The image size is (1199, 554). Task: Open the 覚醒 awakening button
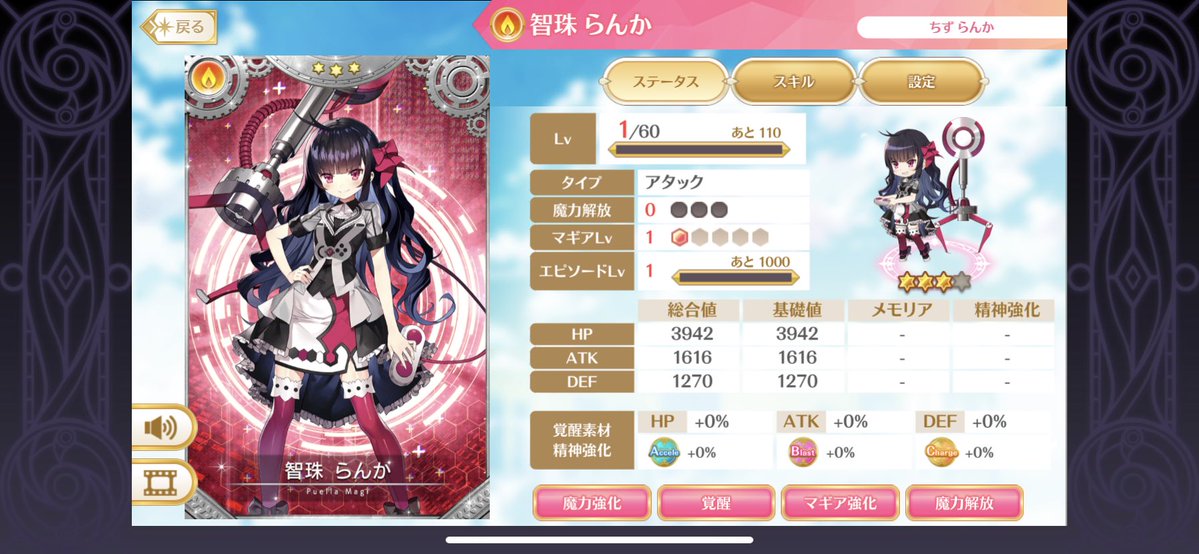coord(716,503)
